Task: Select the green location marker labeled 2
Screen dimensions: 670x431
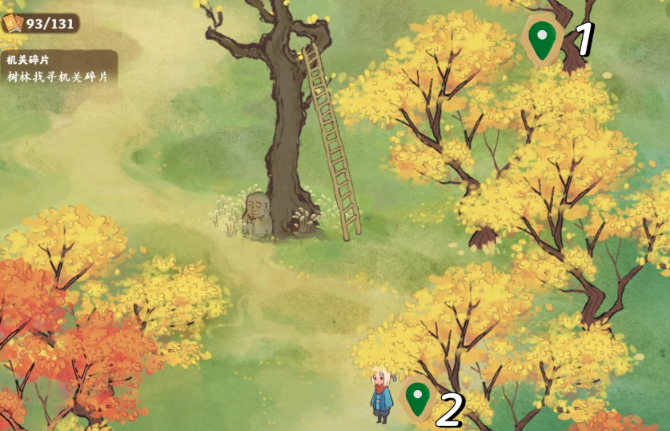Action: pyautogui.click(x=416, y=399)
